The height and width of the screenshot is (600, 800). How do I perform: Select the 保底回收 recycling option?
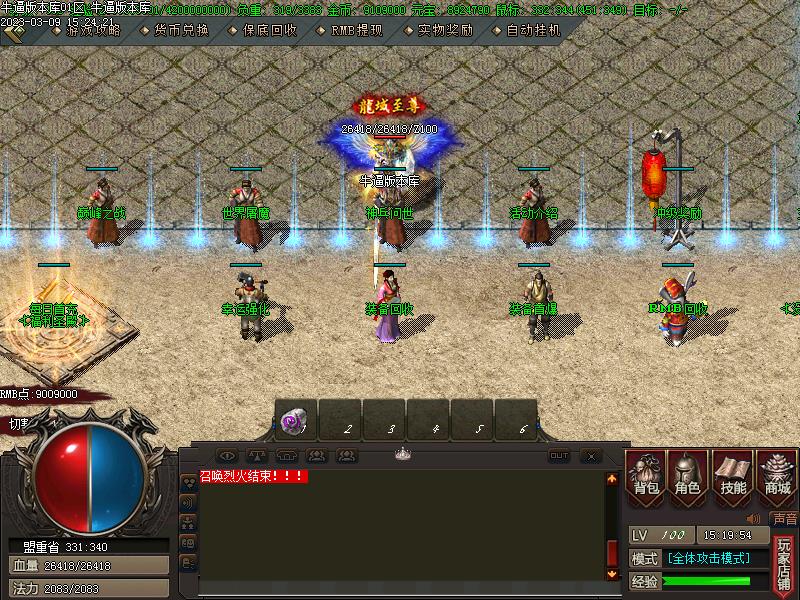(x=269, y=31)
